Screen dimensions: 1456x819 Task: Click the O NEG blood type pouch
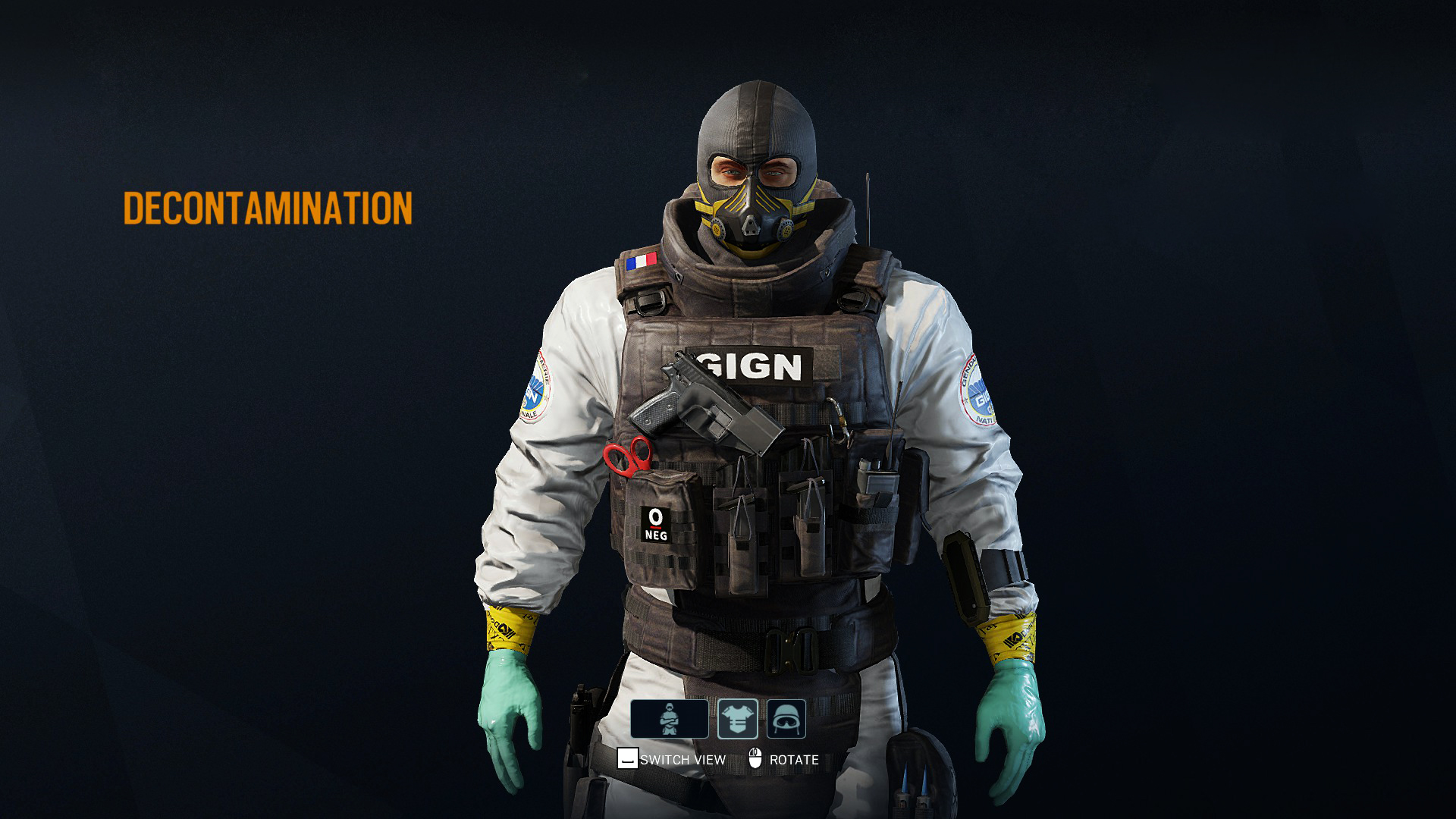point(657,524)
